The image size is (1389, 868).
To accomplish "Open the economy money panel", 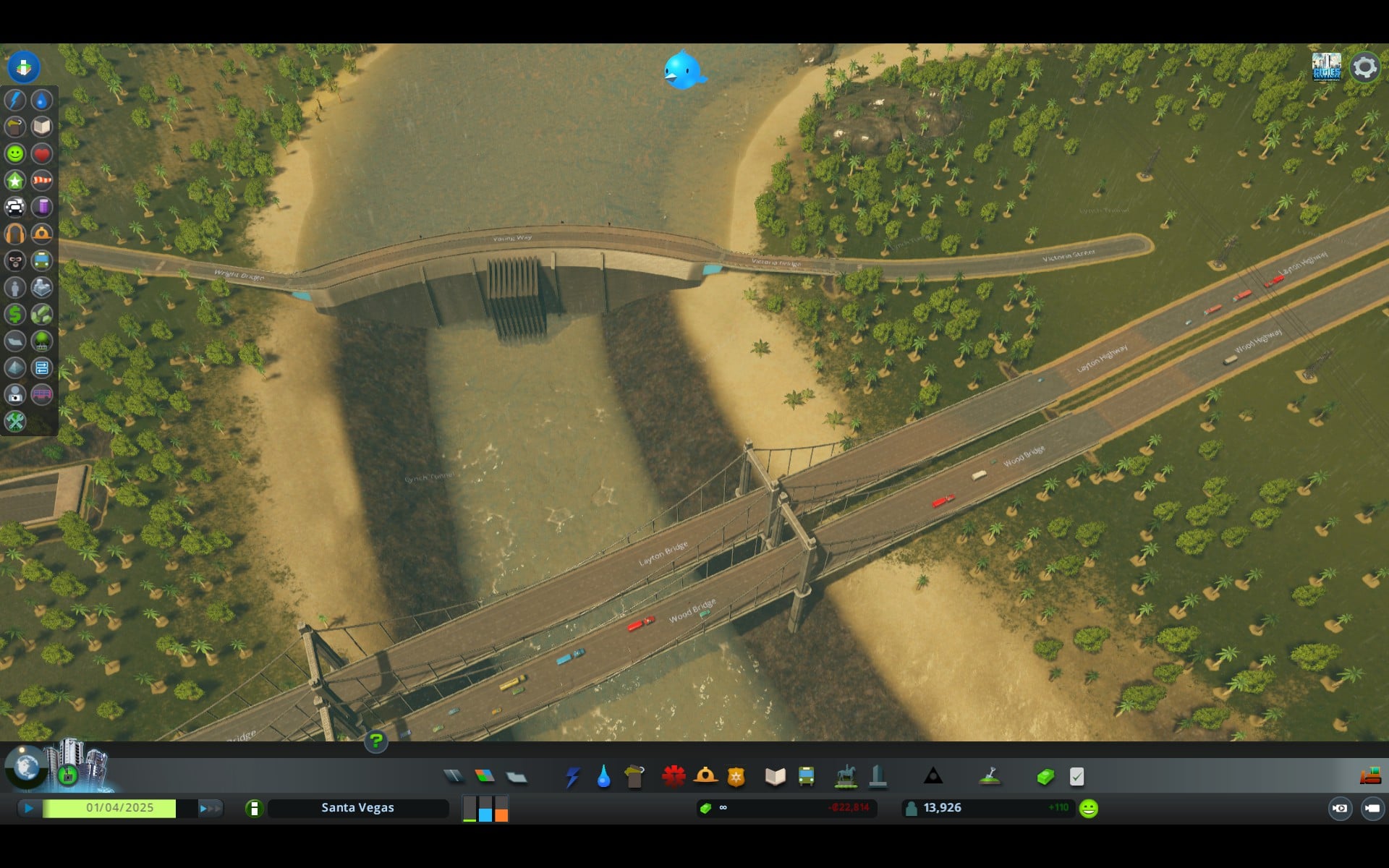I will [1045, 777].
